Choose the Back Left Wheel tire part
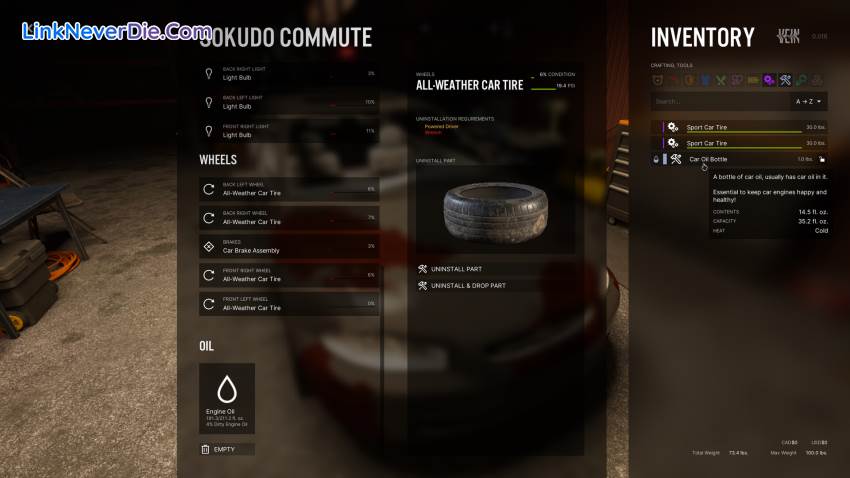 (x=289, y=188)
